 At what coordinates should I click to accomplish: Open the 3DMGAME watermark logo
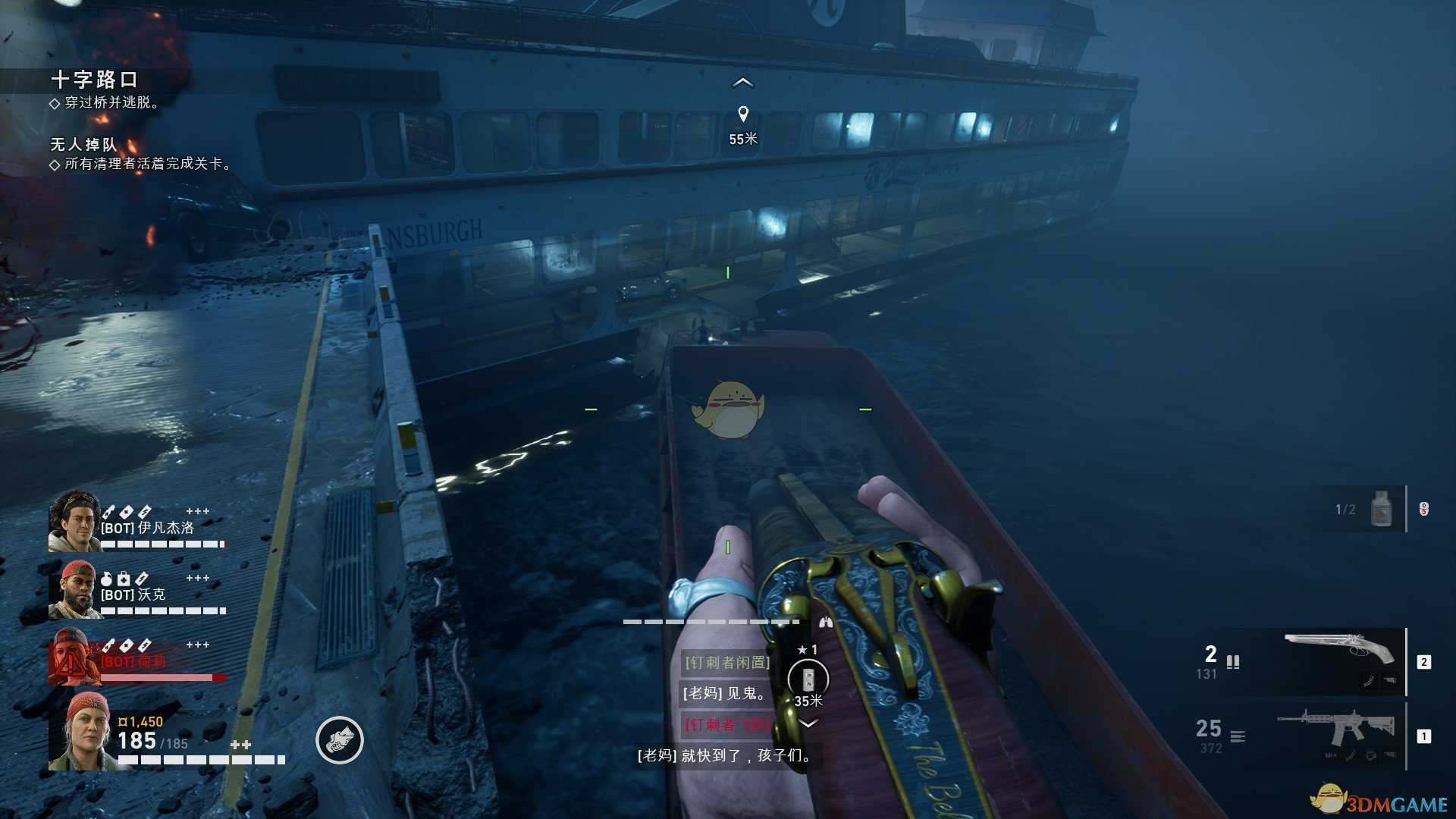(x=1380, y=802)
